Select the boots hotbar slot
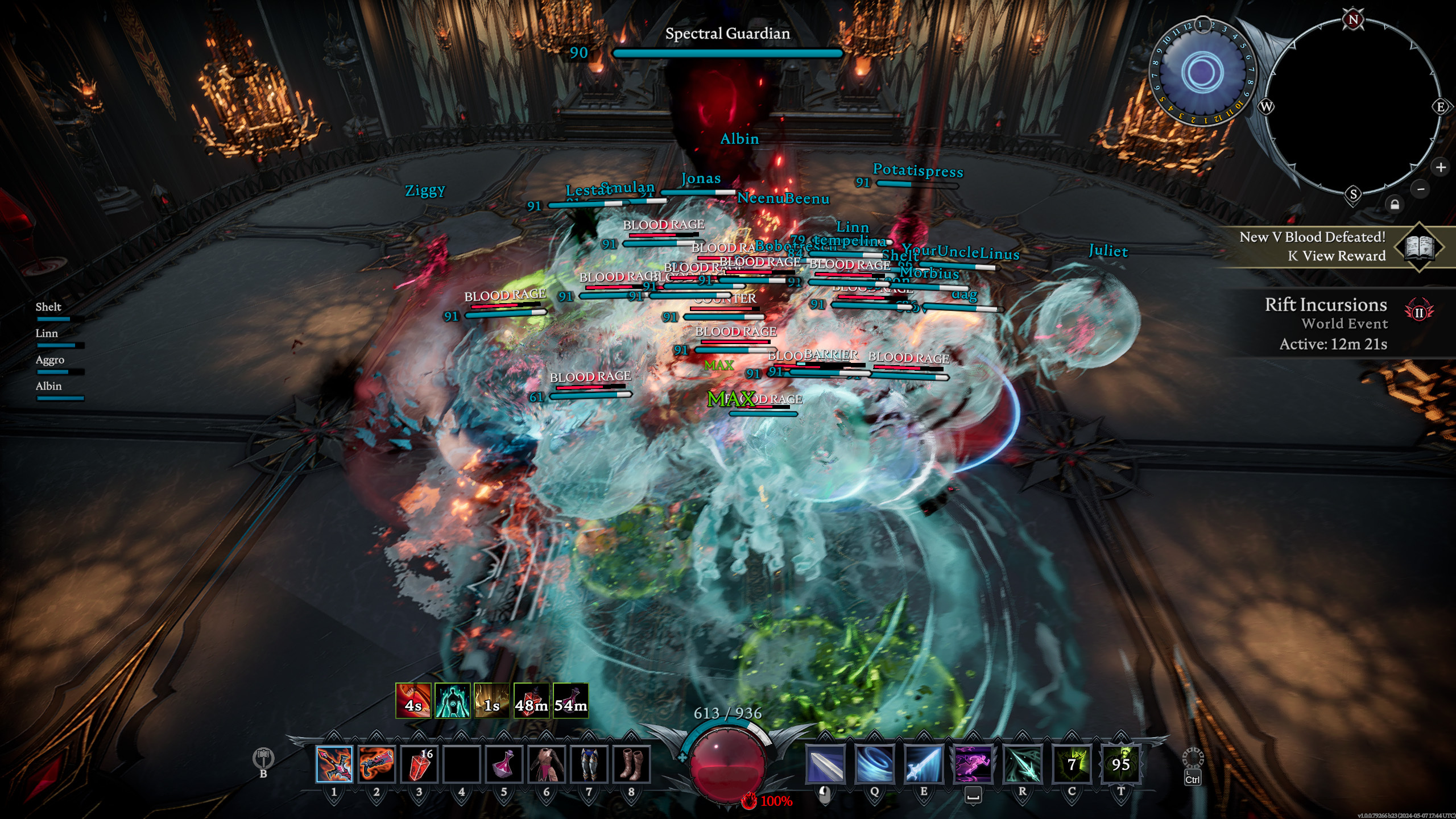This screenshot has width=1456, height=819. 631,764
